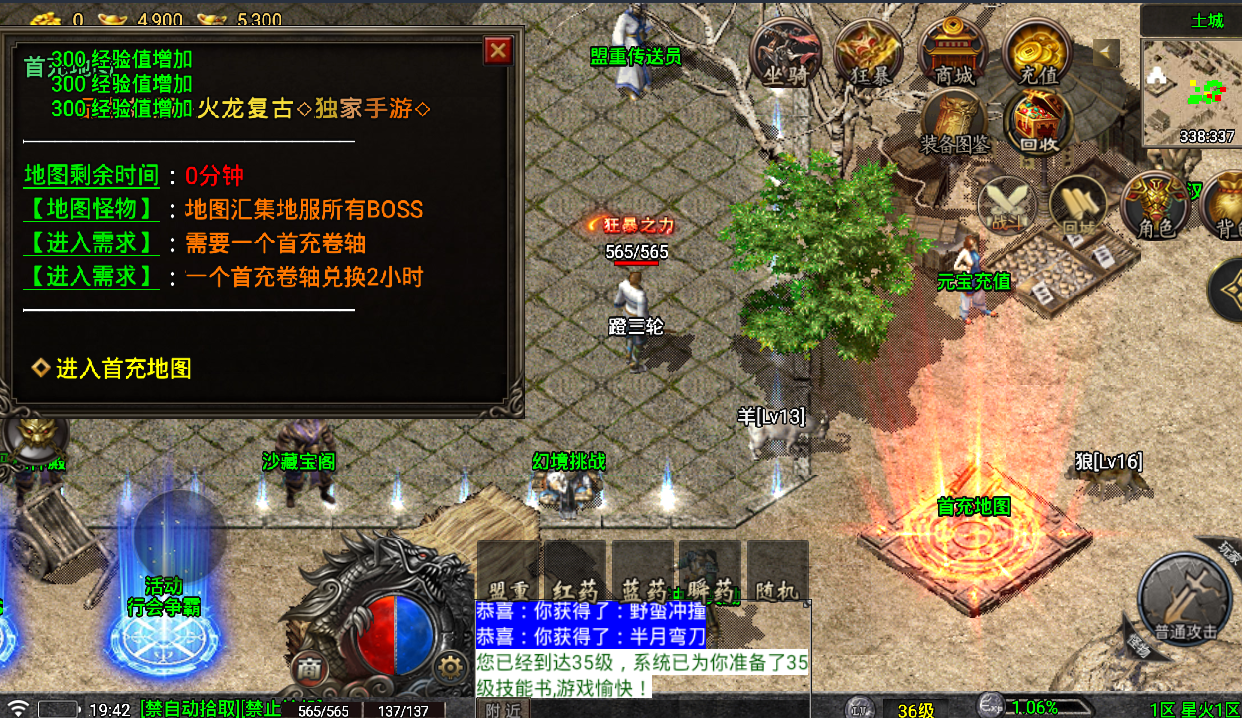Viewport: 1242px width, 718px height.
Task: Switch to the 附近 nearby chat tab
Action: click(x=503, y=709)
